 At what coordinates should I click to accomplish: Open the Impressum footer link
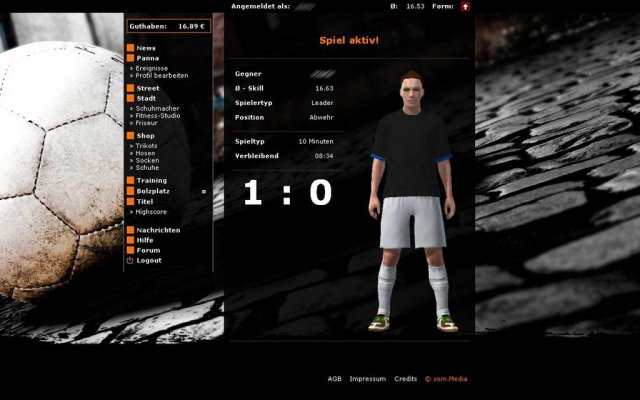coord(368,379)
